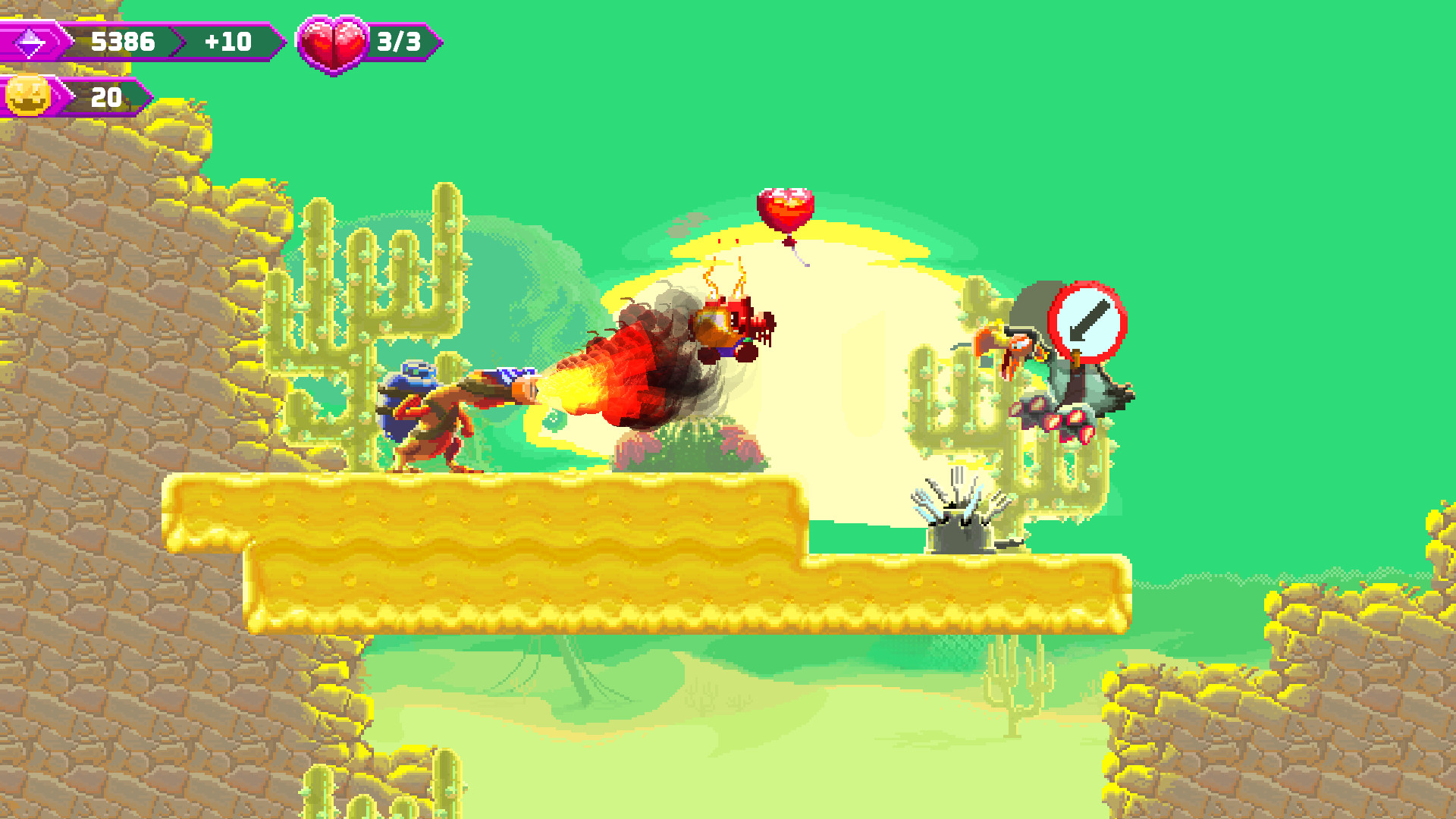1456x819 pixels.
Task: Toggle the +10 gem bonus indicator
Action: tap(227, 42)
